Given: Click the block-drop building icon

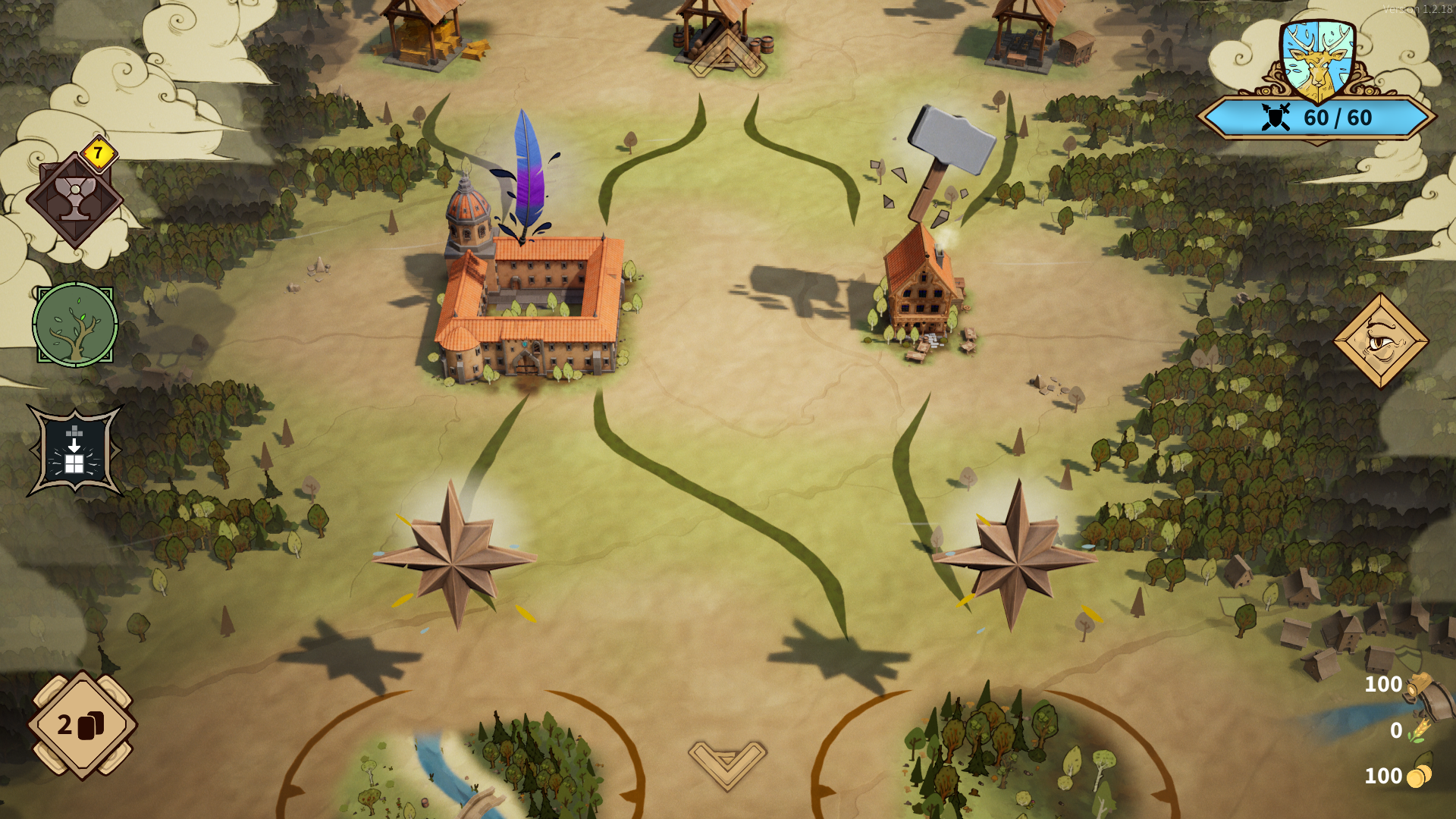Looking at the screenshot, I should click(74, 452).
